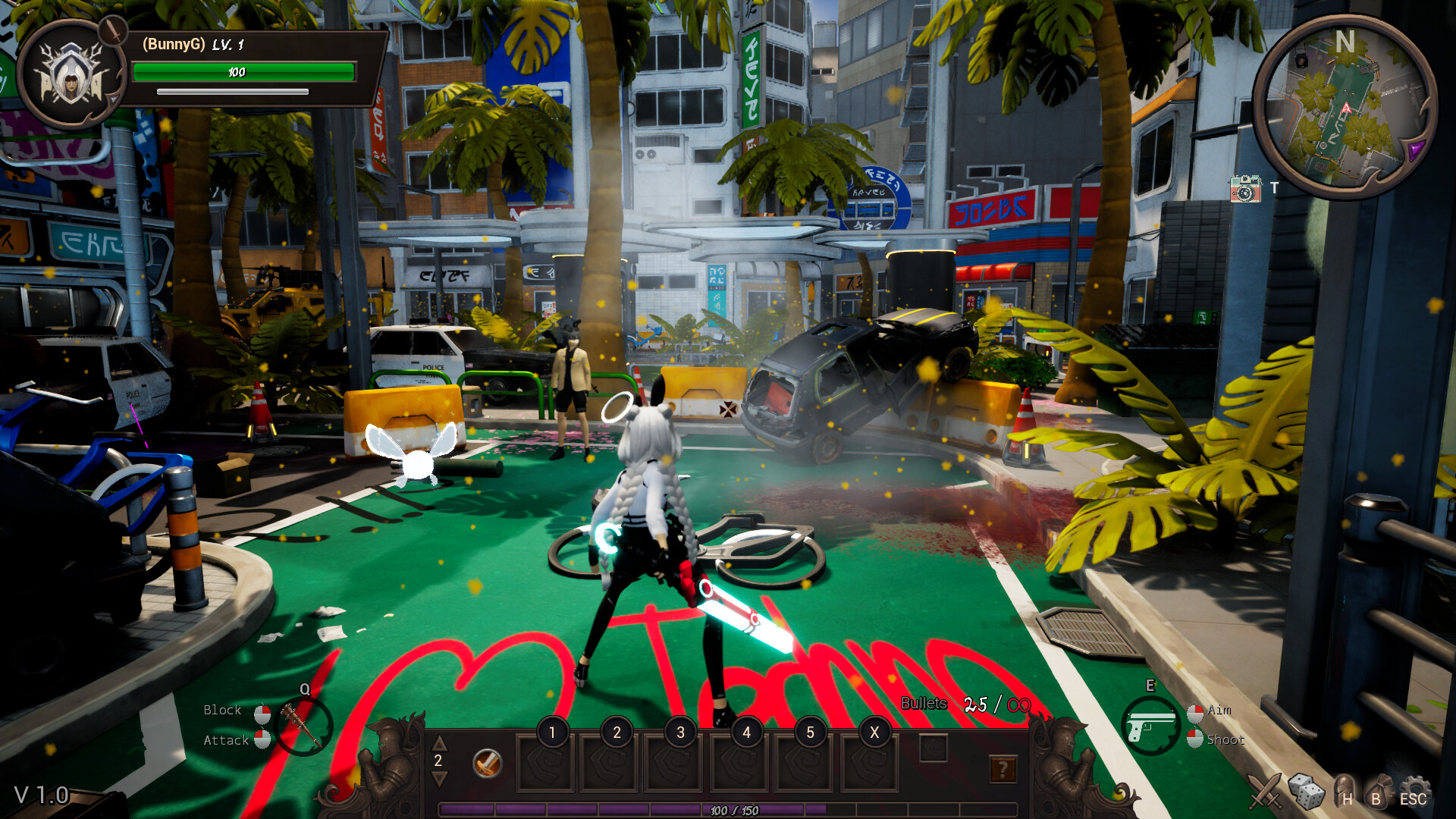The image size is (1456, 819).
Task: Open the inventory bag
Action: click(x=1378, y=791)
